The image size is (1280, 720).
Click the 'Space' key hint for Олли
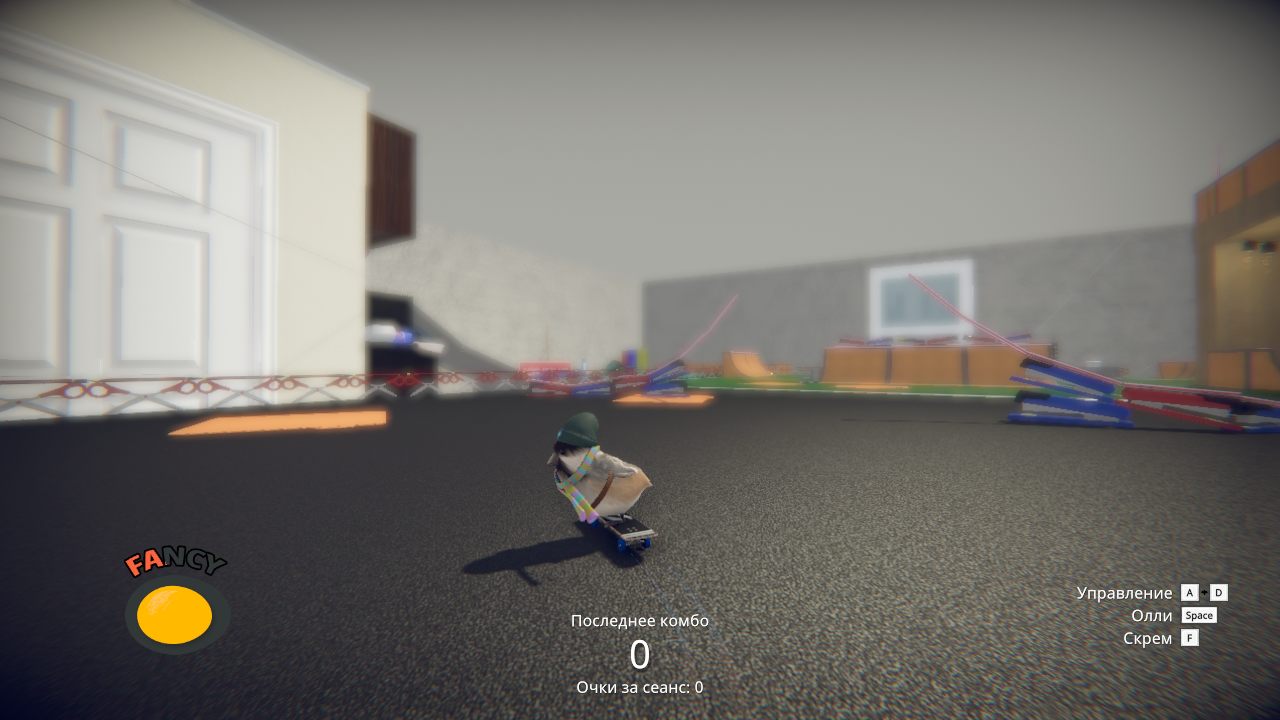(1198, 615)
